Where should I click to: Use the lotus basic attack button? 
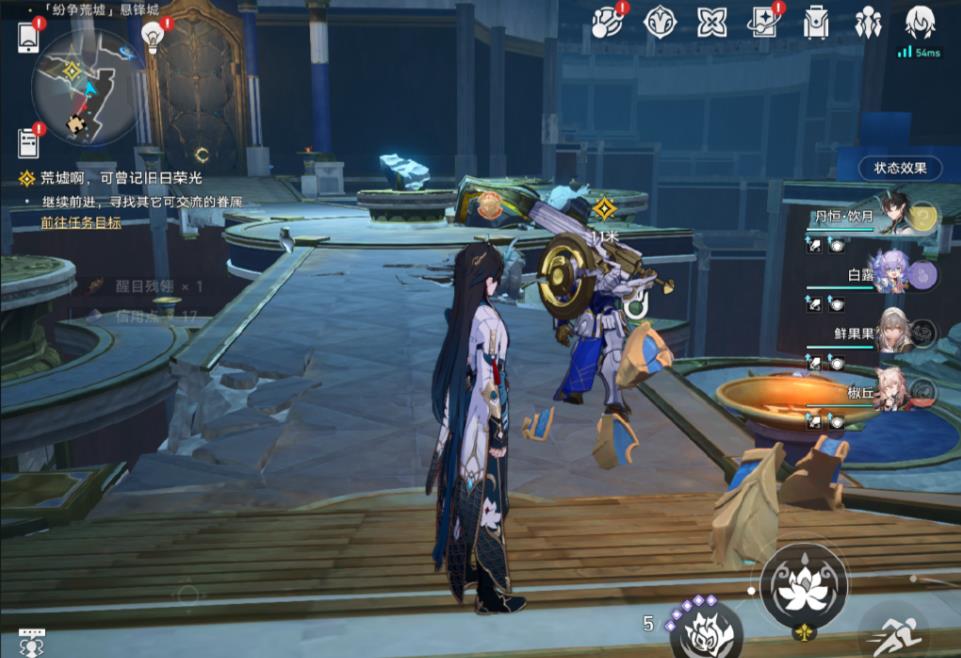(803, 587)
